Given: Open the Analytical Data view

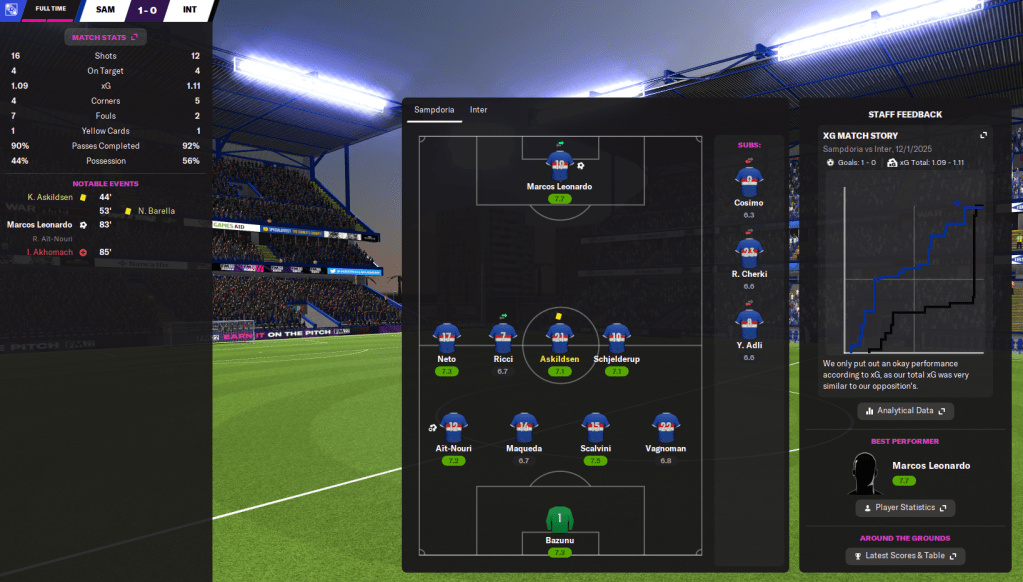Looking at the screenshot, I should point(906,411).
